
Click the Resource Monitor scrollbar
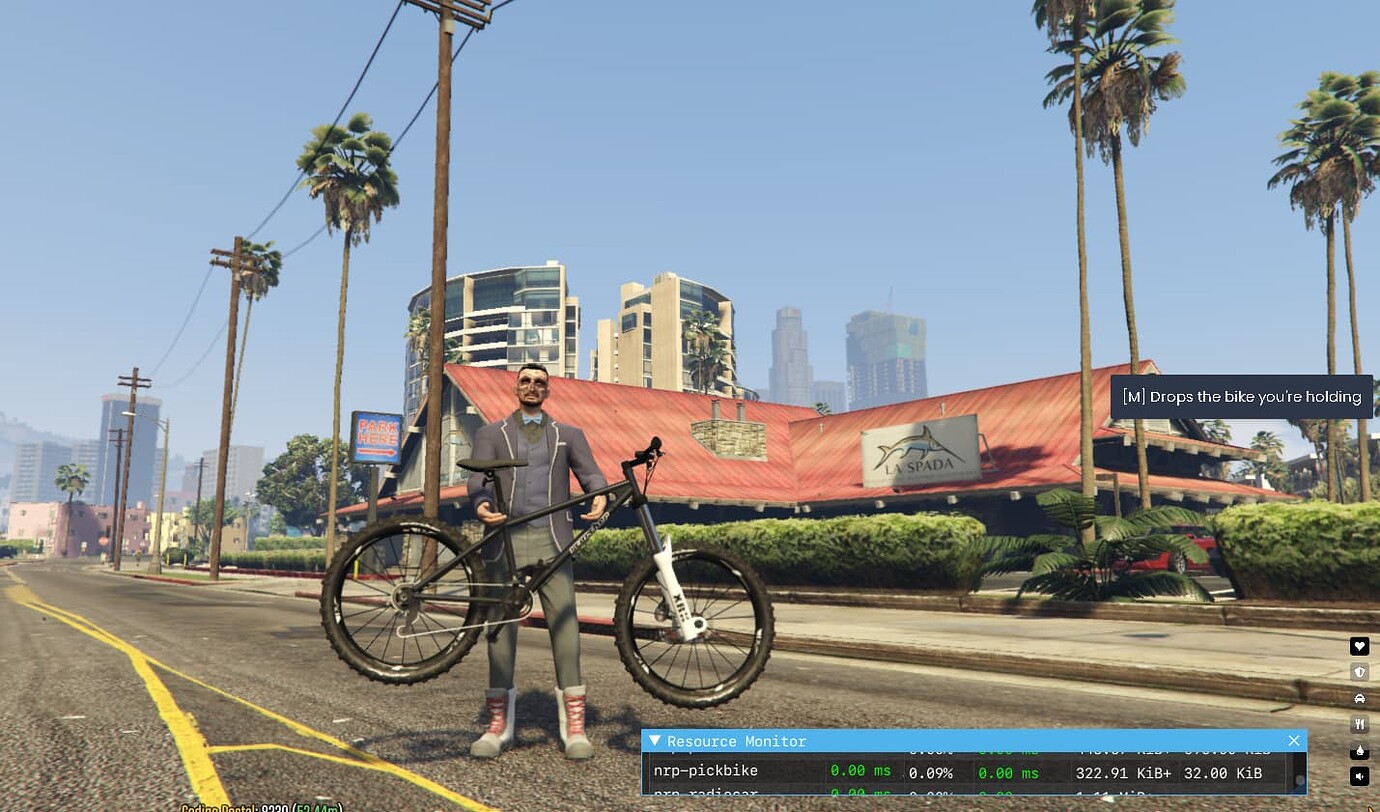tap(1300, 780)
